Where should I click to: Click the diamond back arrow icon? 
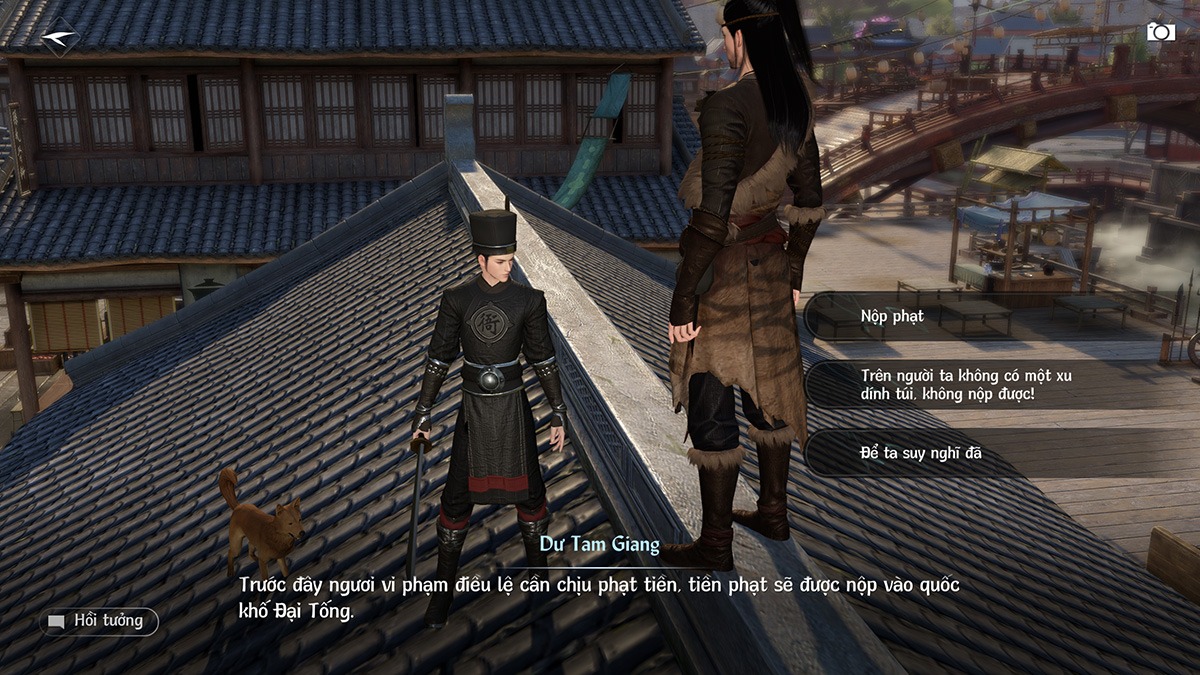coord(59,37)
